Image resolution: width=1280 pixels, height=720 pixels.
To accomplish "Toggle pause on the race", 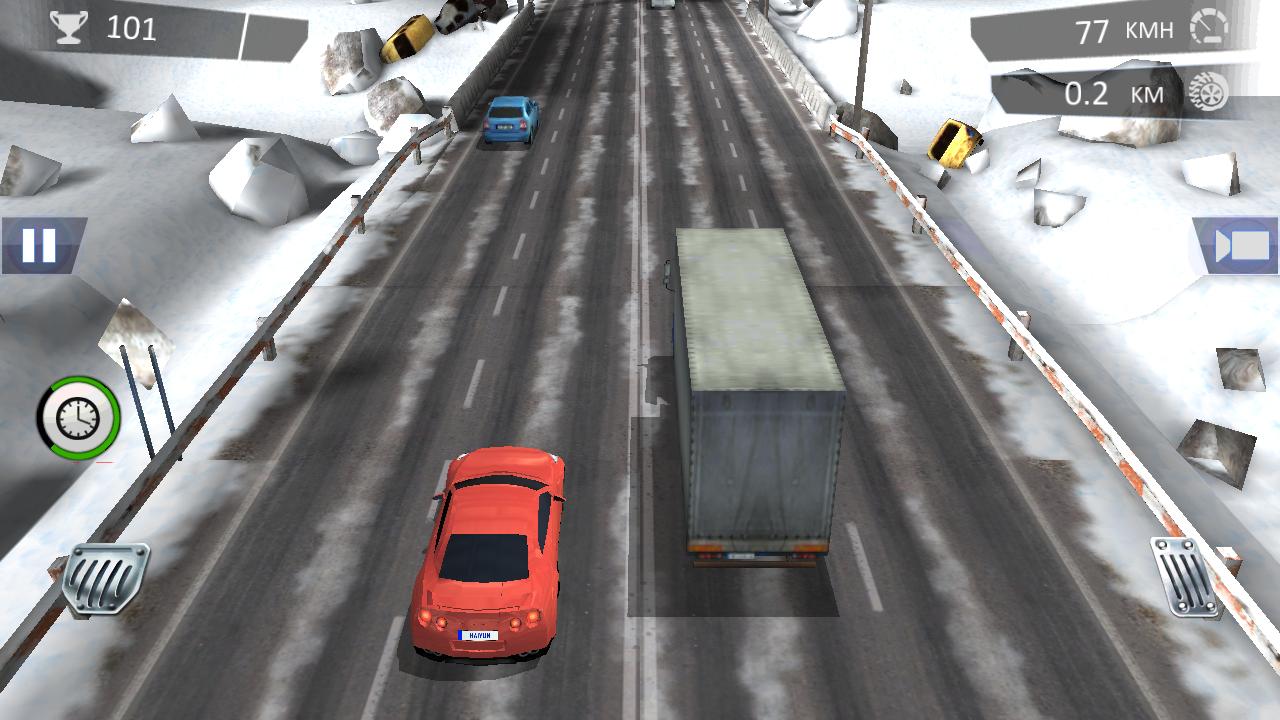I will [38, 243].
